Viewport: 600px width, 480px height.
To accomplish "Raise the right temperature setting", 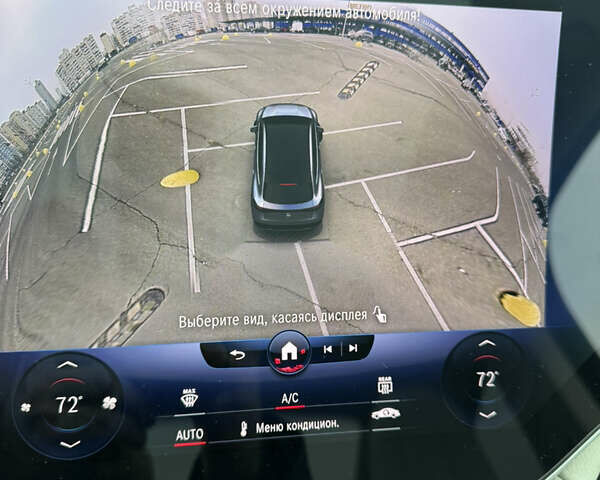I will 485,345.
